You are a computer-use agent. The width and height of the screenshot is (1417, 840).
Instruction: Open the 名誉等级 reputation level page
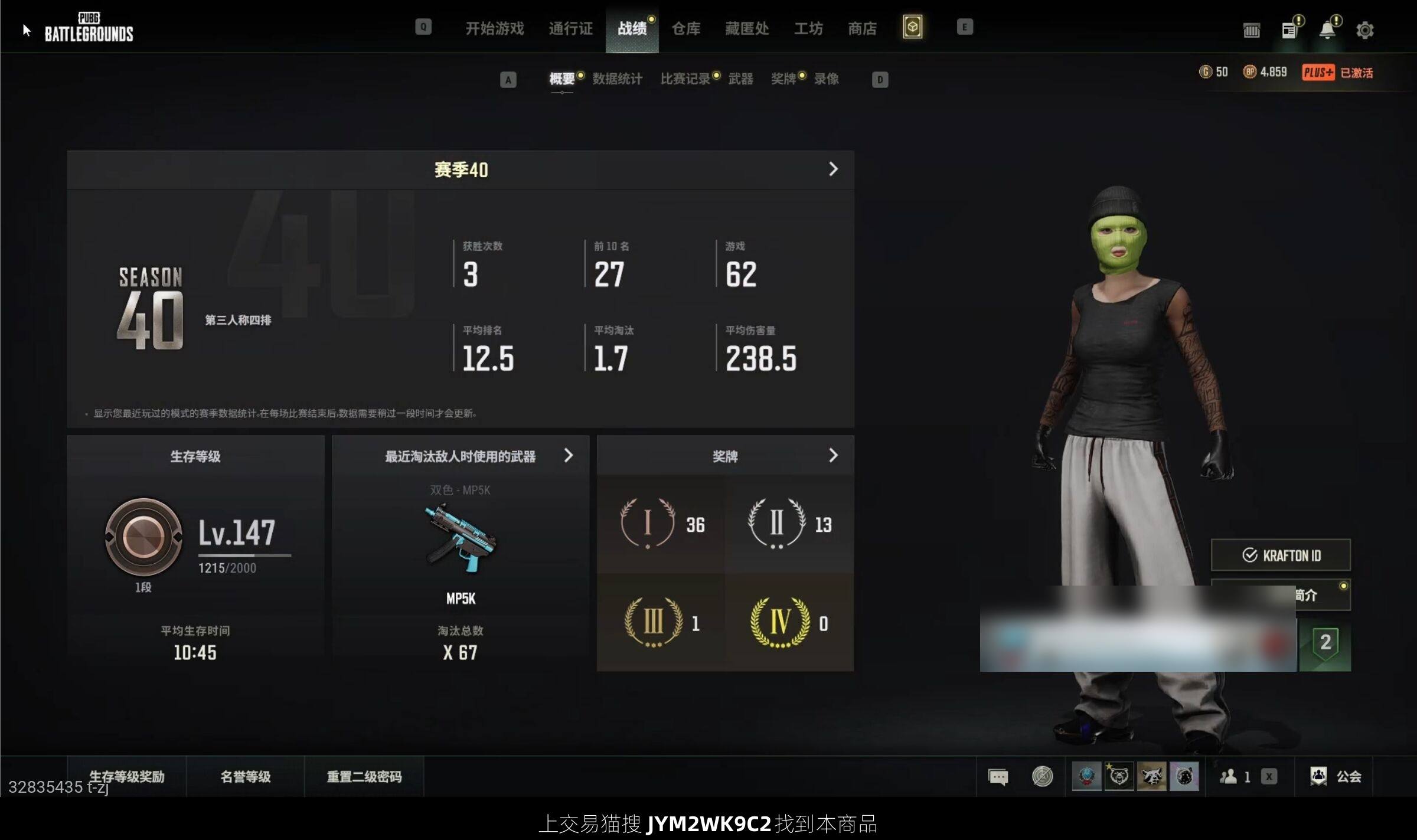coord(245,776)
